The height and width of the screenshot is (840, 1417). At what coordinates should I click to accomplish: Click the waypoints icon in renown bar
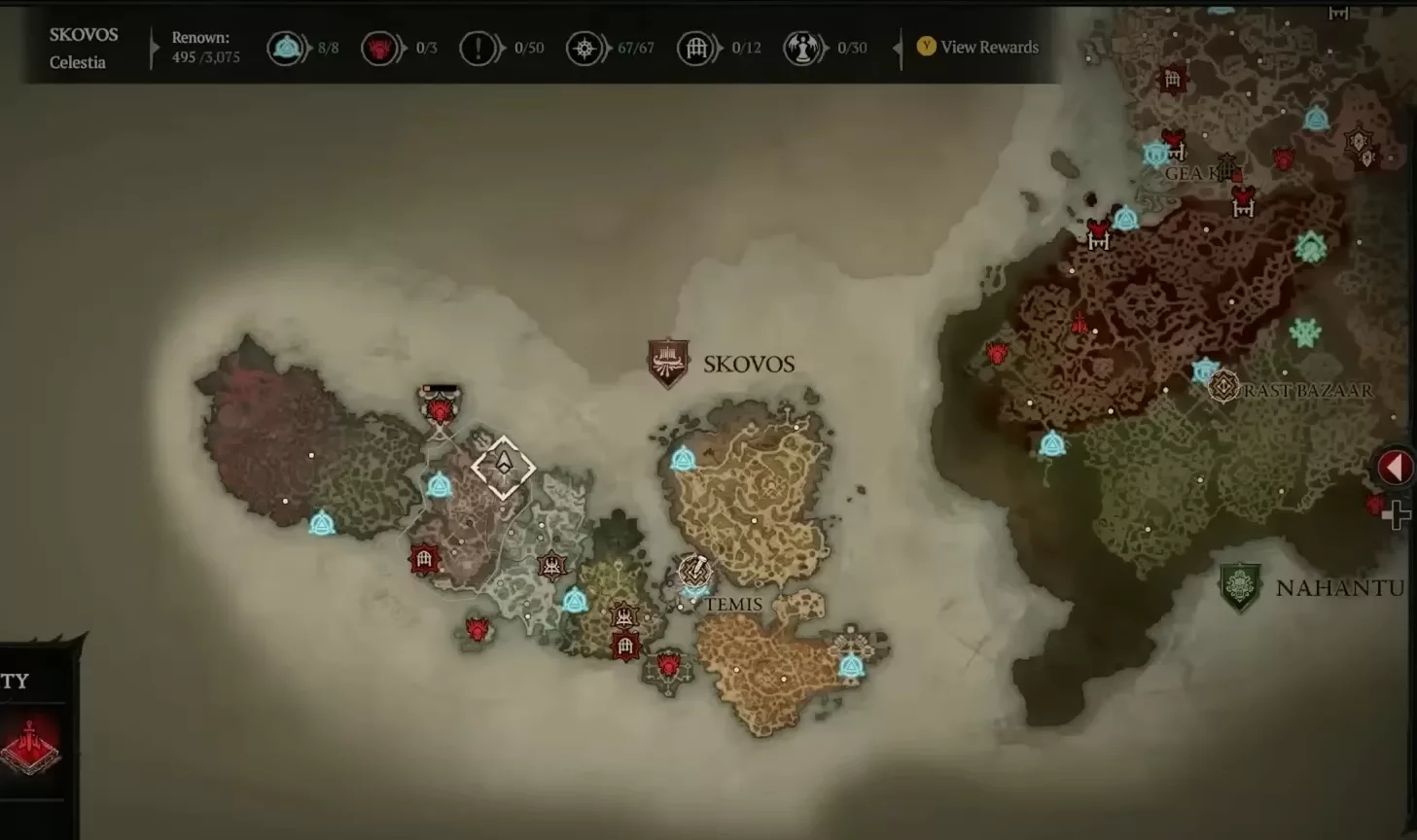coord(287,48)
